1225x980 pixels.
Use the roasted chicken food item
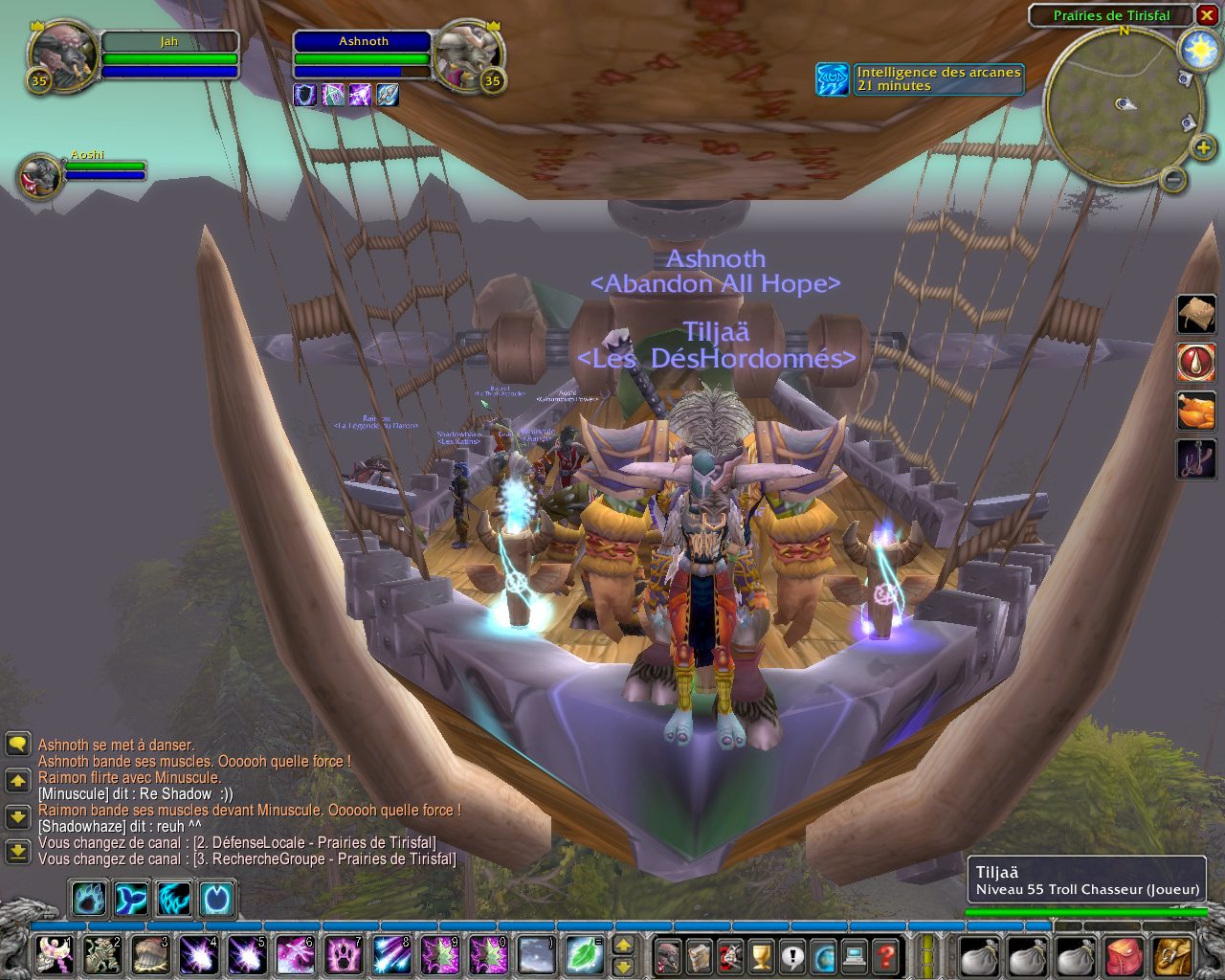tap(1195, 412)
